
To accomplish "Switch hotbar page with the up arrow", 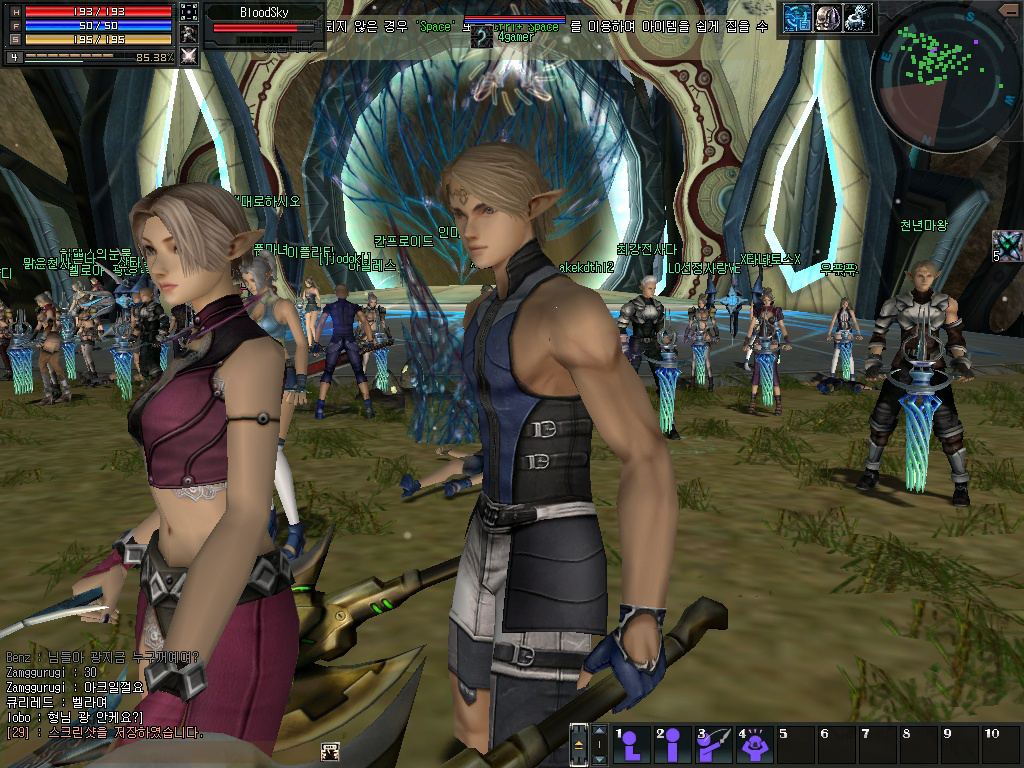I will point(600,733).
